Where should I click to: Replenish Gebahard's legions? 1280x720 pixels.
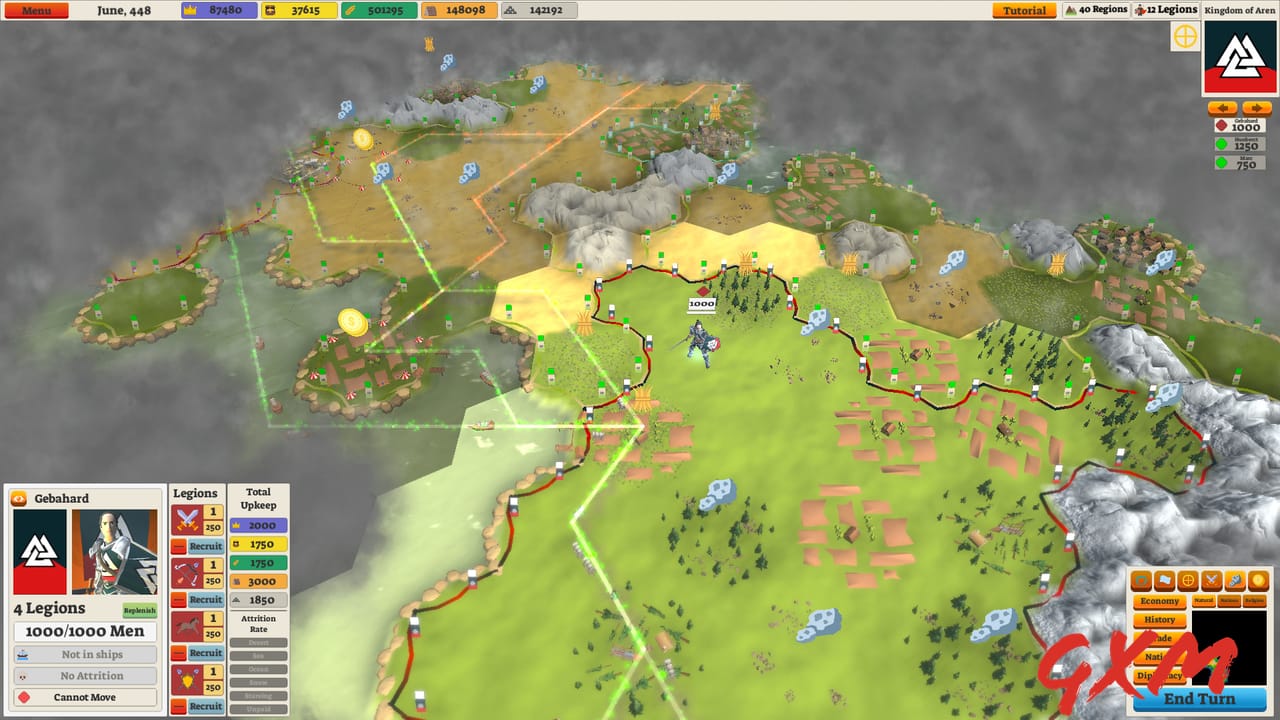pos(141,609)
